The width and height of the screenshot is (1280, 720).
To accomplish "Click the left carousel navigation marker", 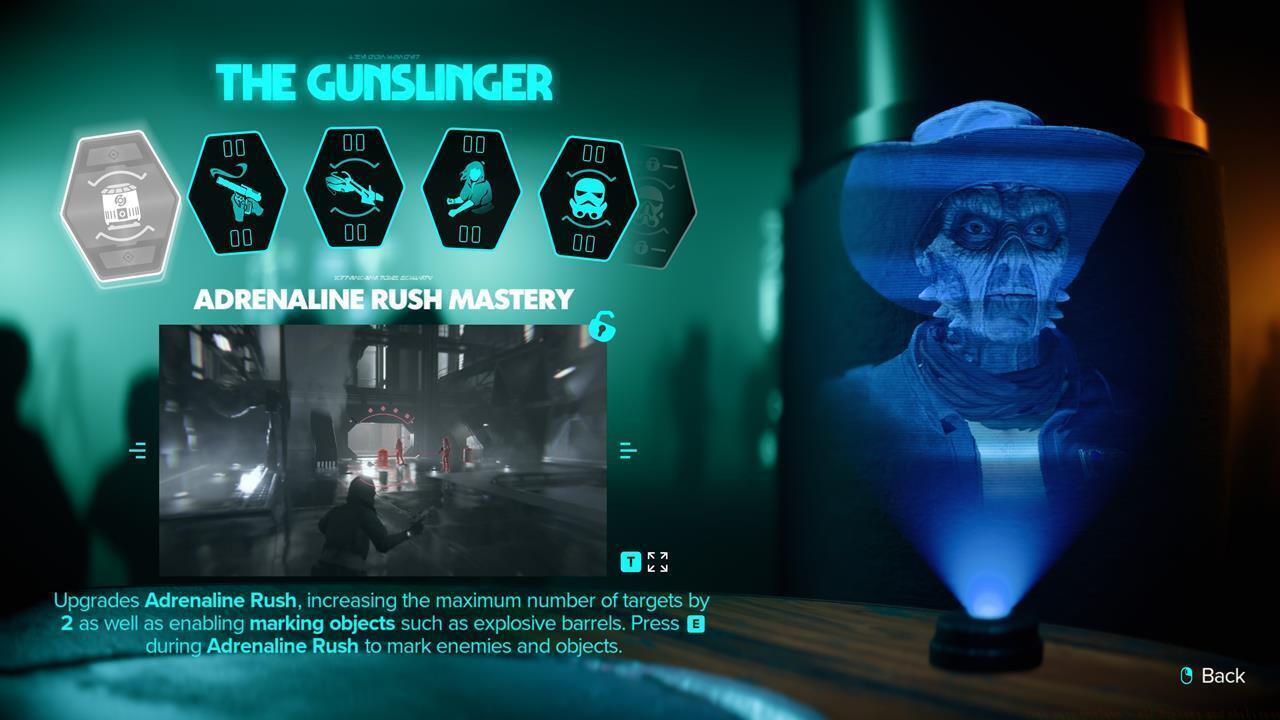I will 139,450.
